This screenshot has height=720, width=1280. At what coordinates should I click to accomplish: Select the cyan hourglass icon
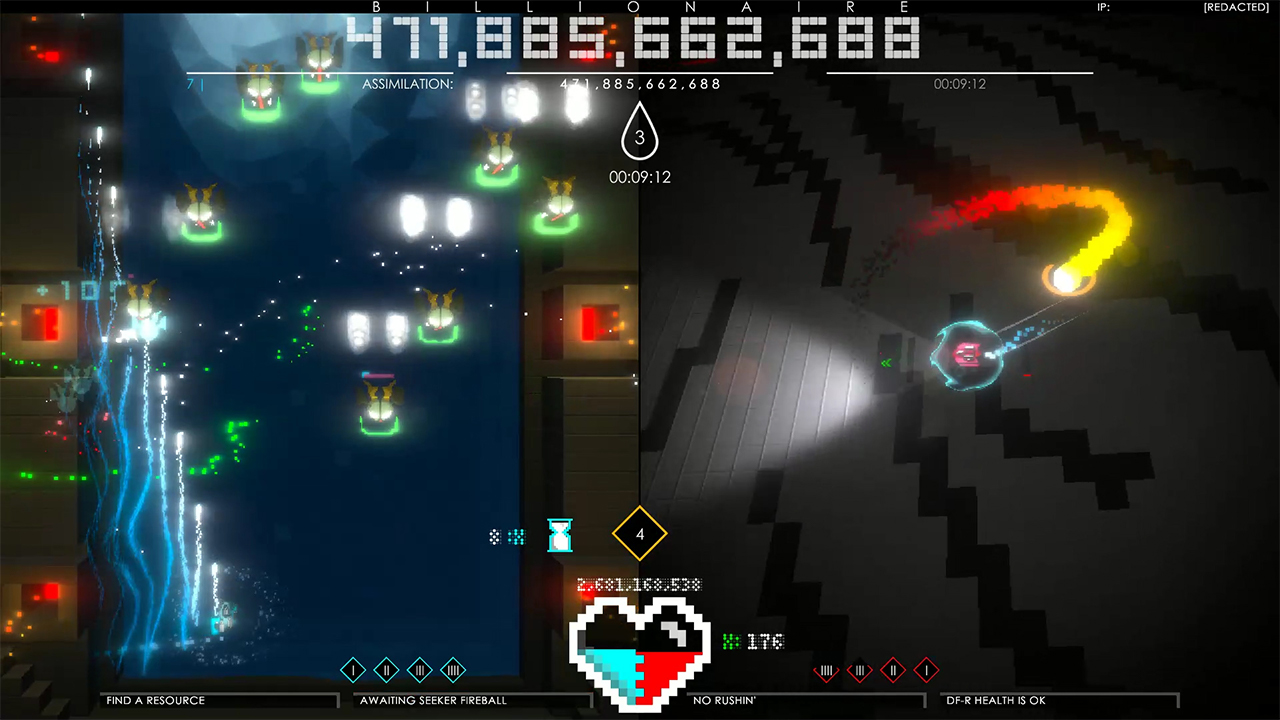(x=559, y=535)
